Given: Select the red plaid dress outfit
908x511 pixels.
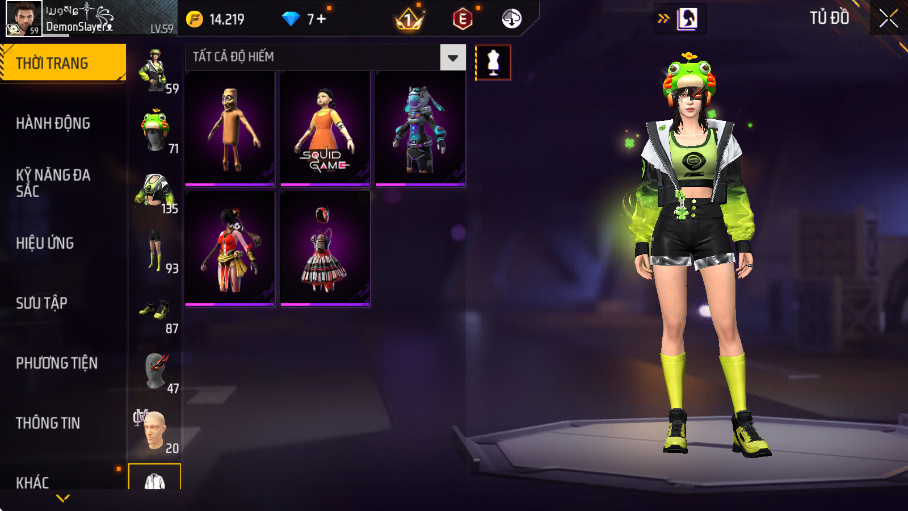Looking at the screenshot, I should [x=323, y=248].
